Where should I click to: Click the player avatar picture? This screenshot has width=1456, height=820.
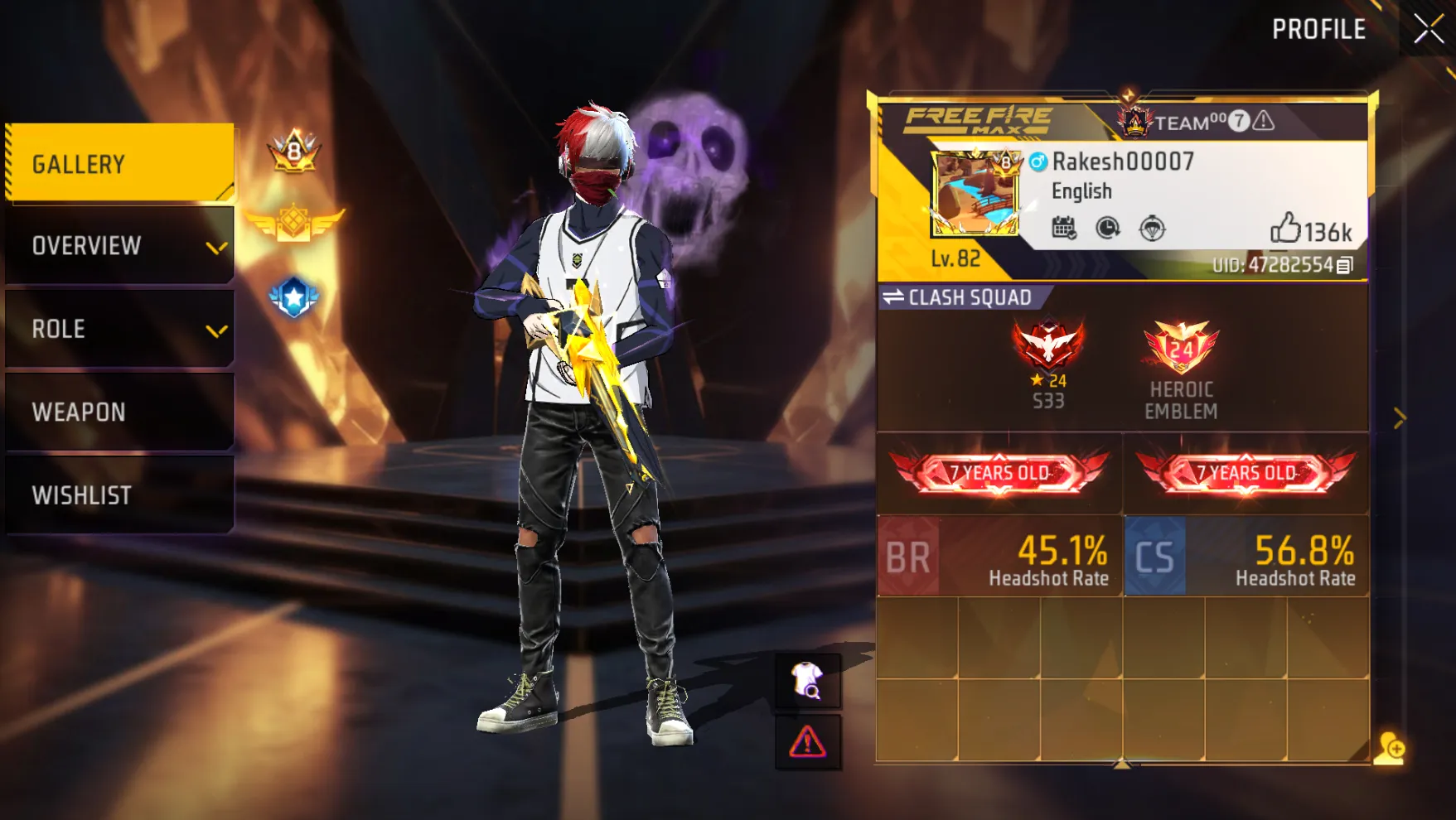pyautogui.click(x=975, y=195)
